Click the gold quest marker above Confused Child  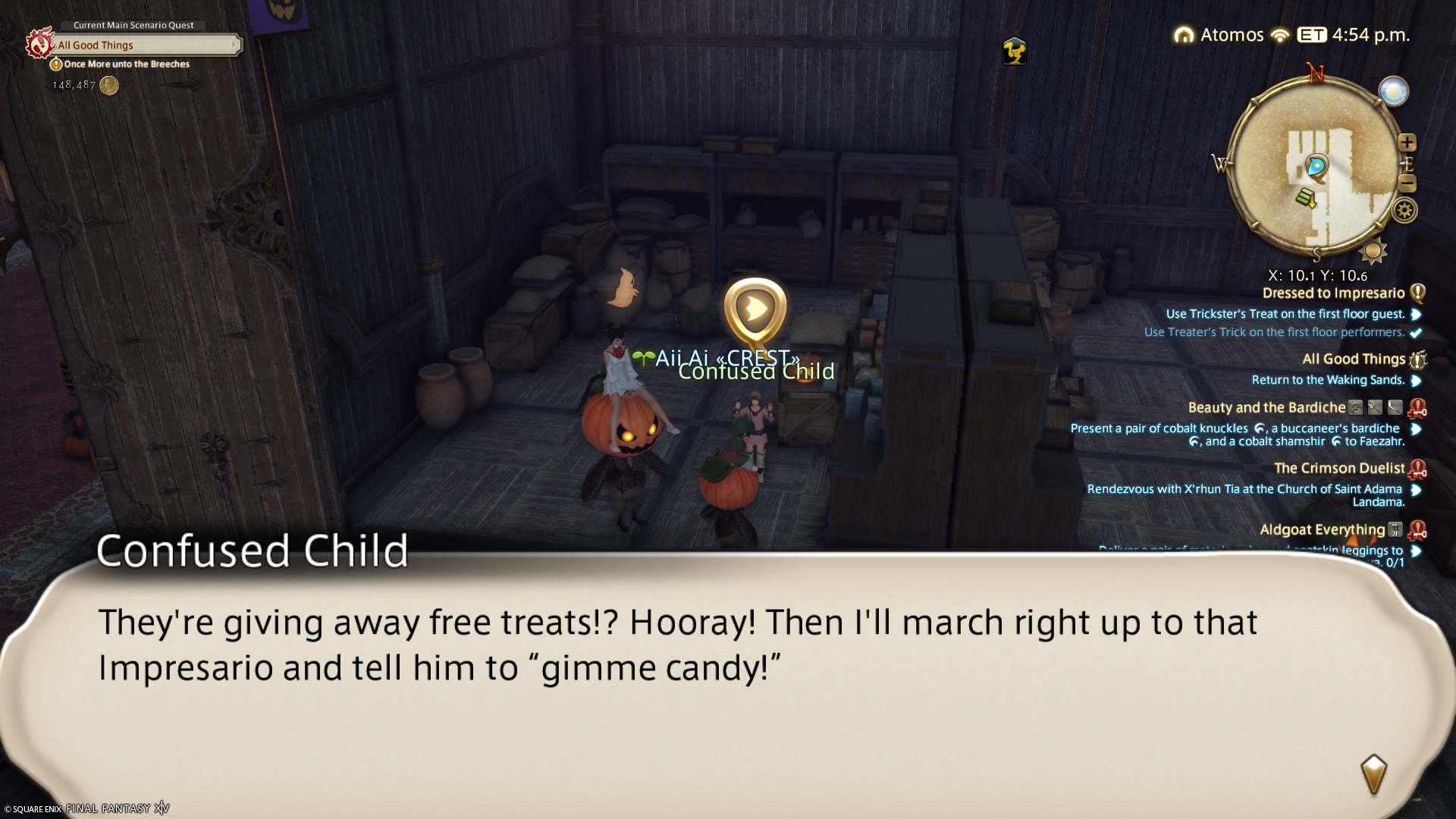point(755,309)
